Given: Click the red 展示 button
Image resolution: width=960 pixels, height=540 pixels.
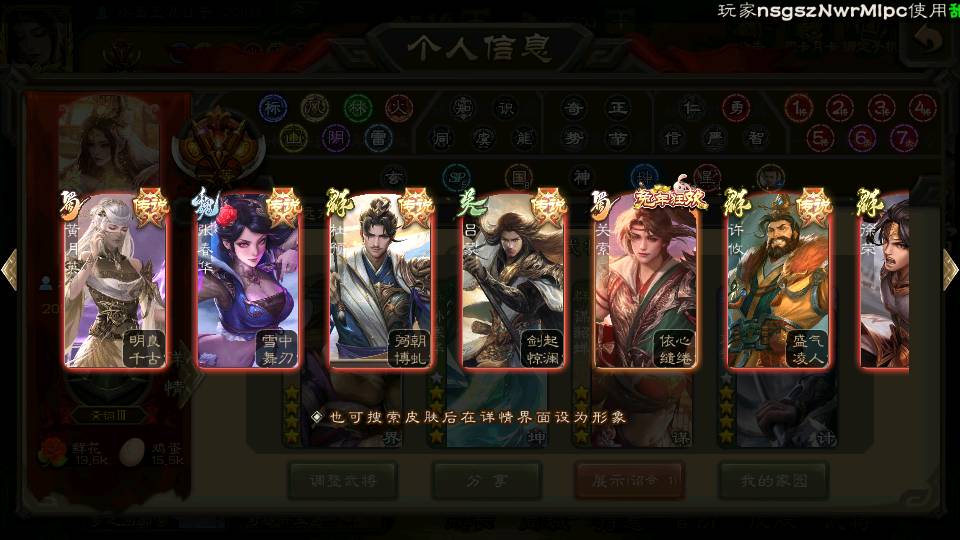Looking at the screenshot, I should pos(629,481).
